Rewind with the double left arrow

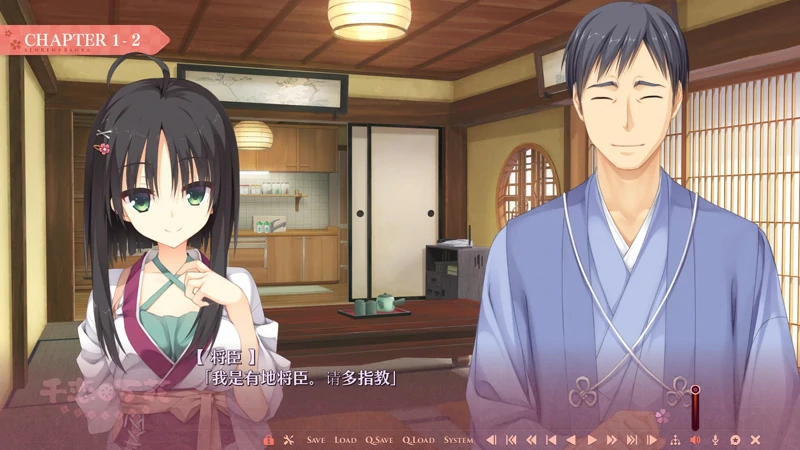click(x=531, y=440)
